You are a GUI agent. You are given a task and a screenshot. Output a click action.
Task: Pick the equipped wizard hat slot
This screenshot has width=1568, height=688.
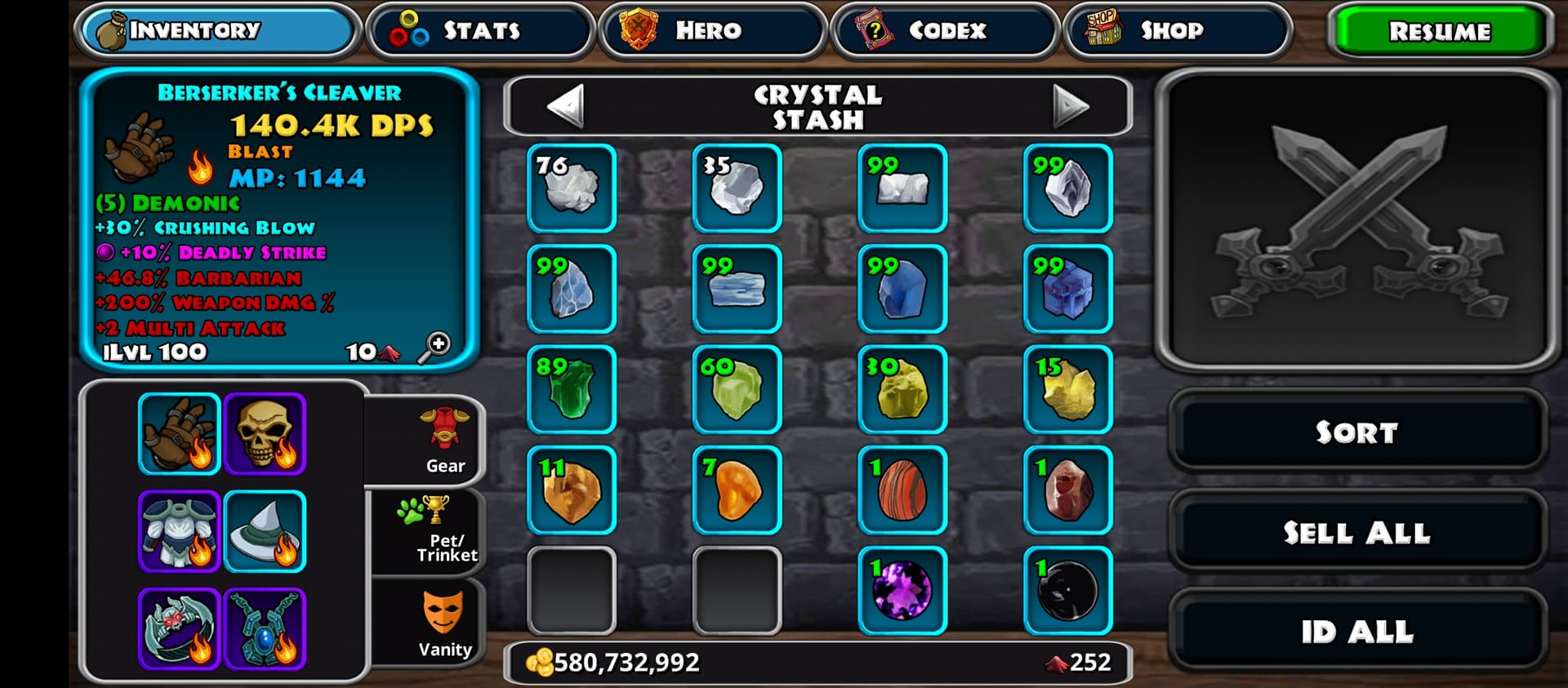[265, 531]
